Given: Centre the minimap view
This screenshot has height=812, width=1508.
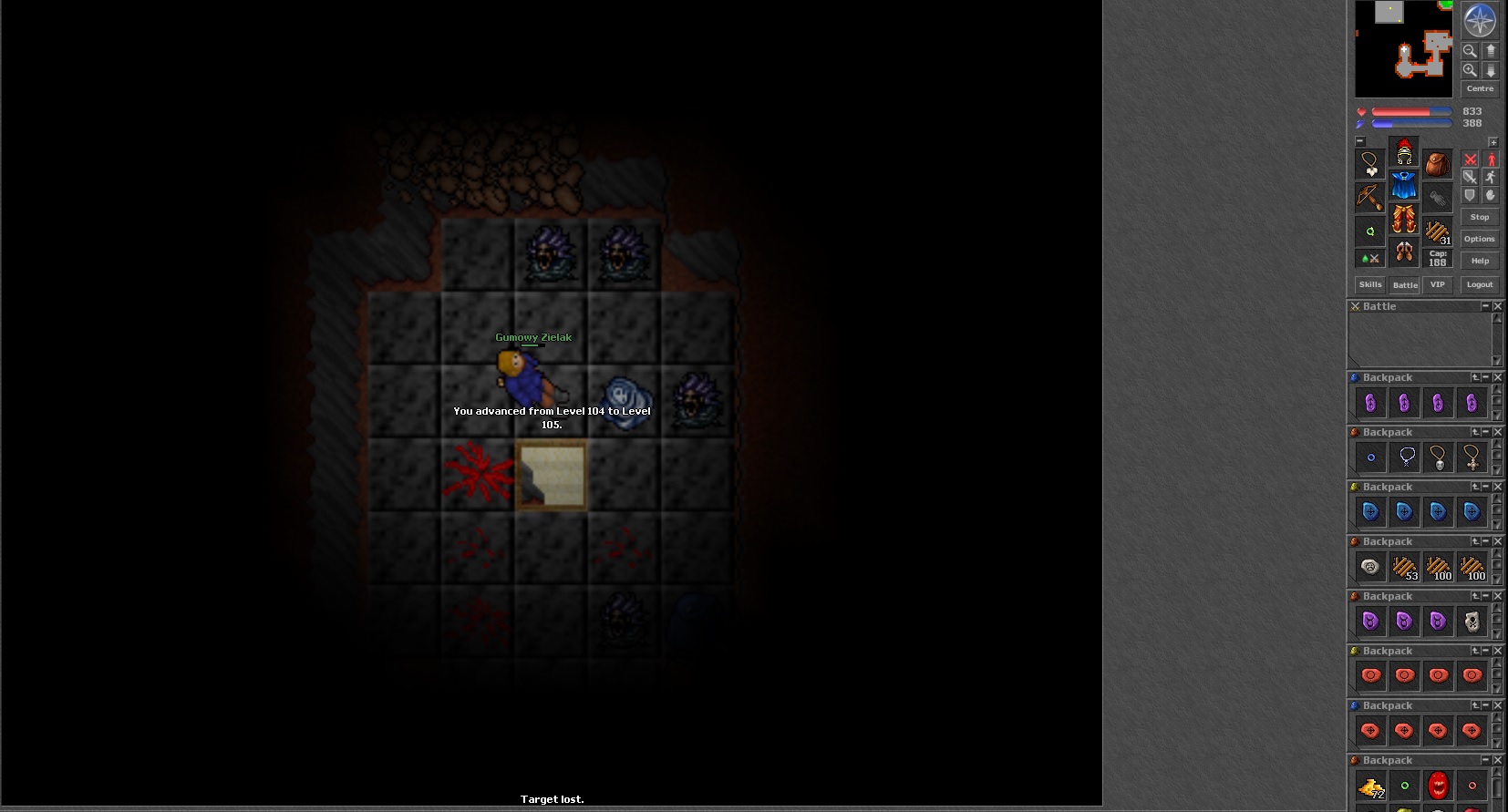Looking at the screenshot, I should point(1479,88).
